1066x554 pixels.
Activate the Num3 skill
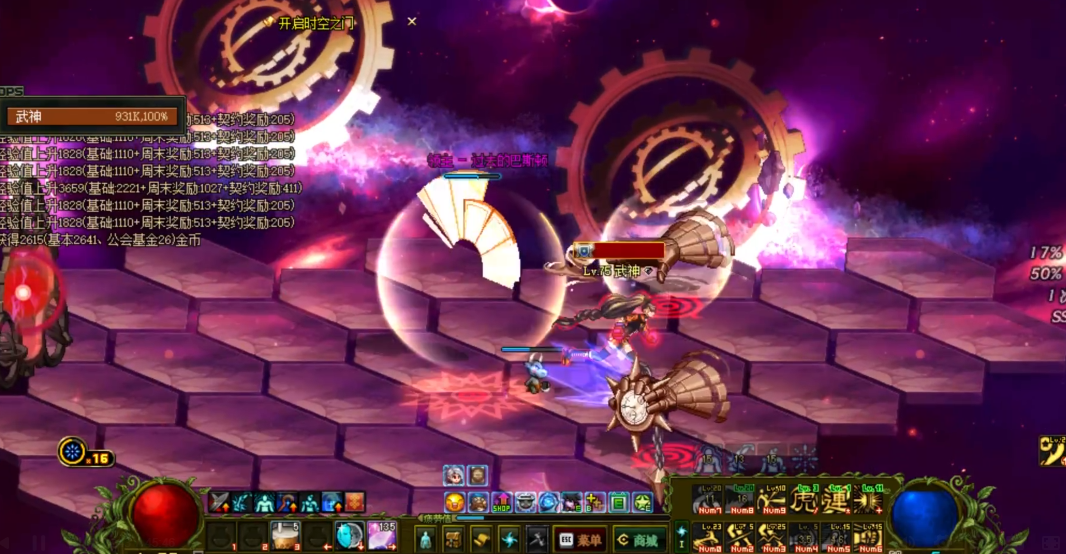pos(771,537)
